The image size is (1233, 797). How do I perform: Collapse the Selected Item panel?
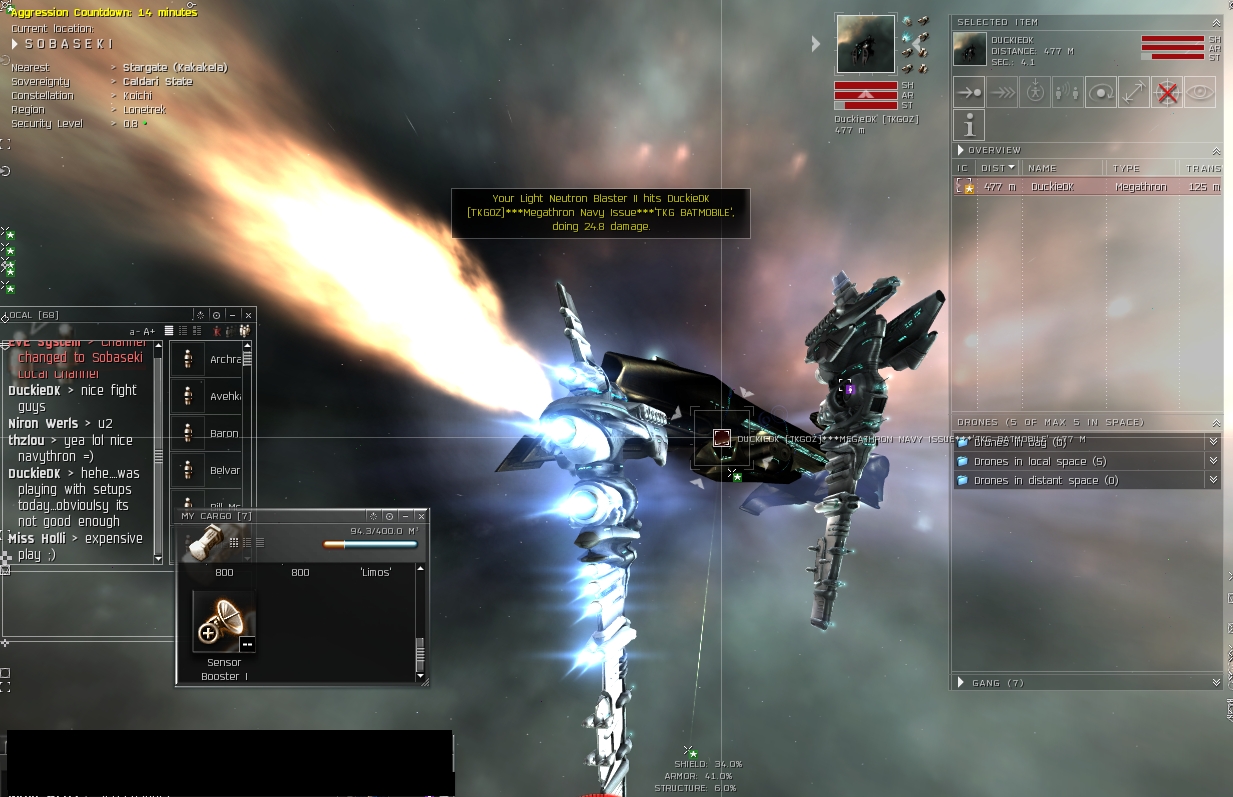1216,22
